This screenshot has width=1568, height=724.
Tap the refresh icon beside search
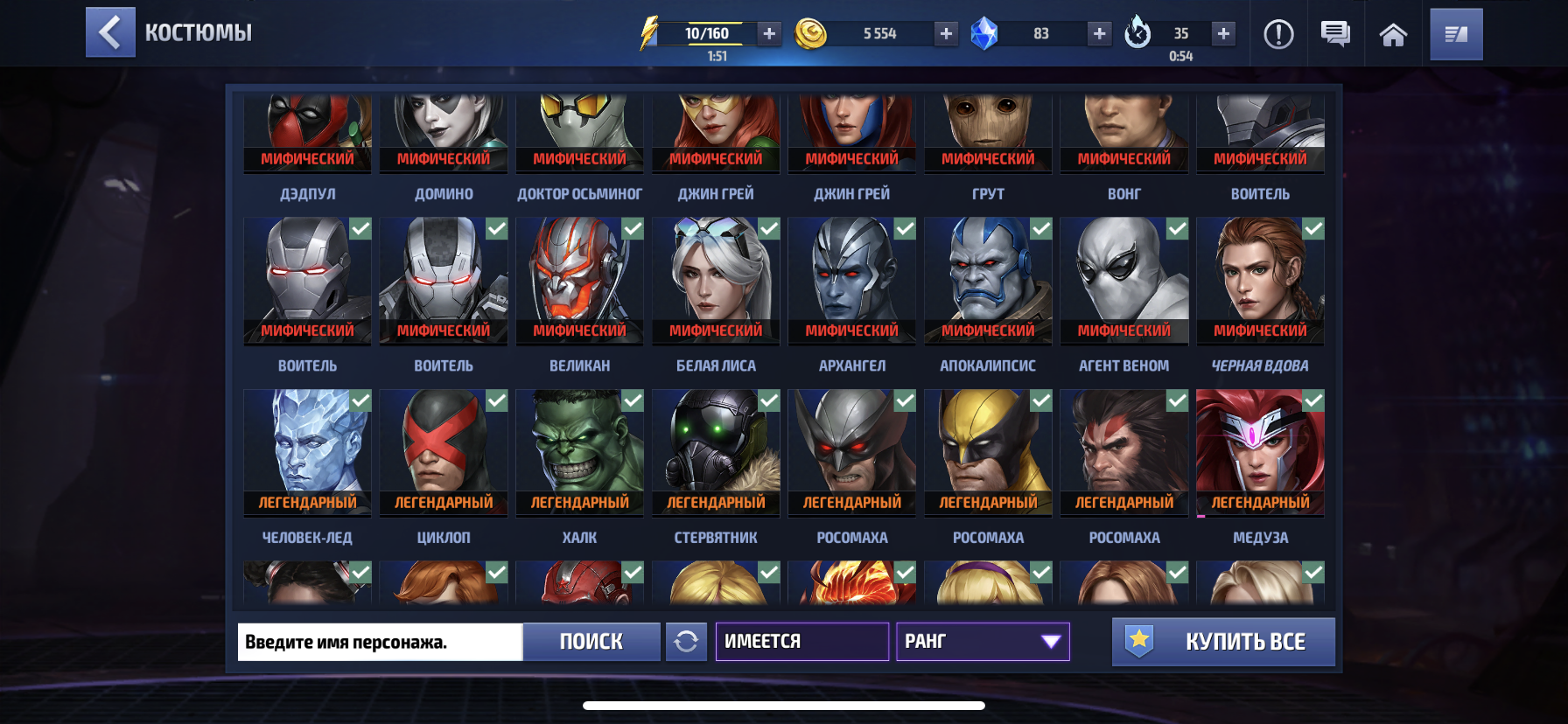pyautogui.click(x=687, y=642)
